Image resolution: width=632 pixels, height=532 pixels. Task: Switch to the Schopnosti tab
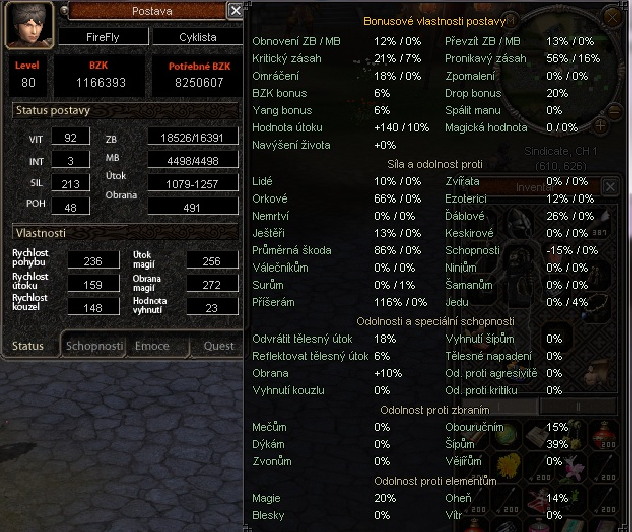[x=94, y=346]
